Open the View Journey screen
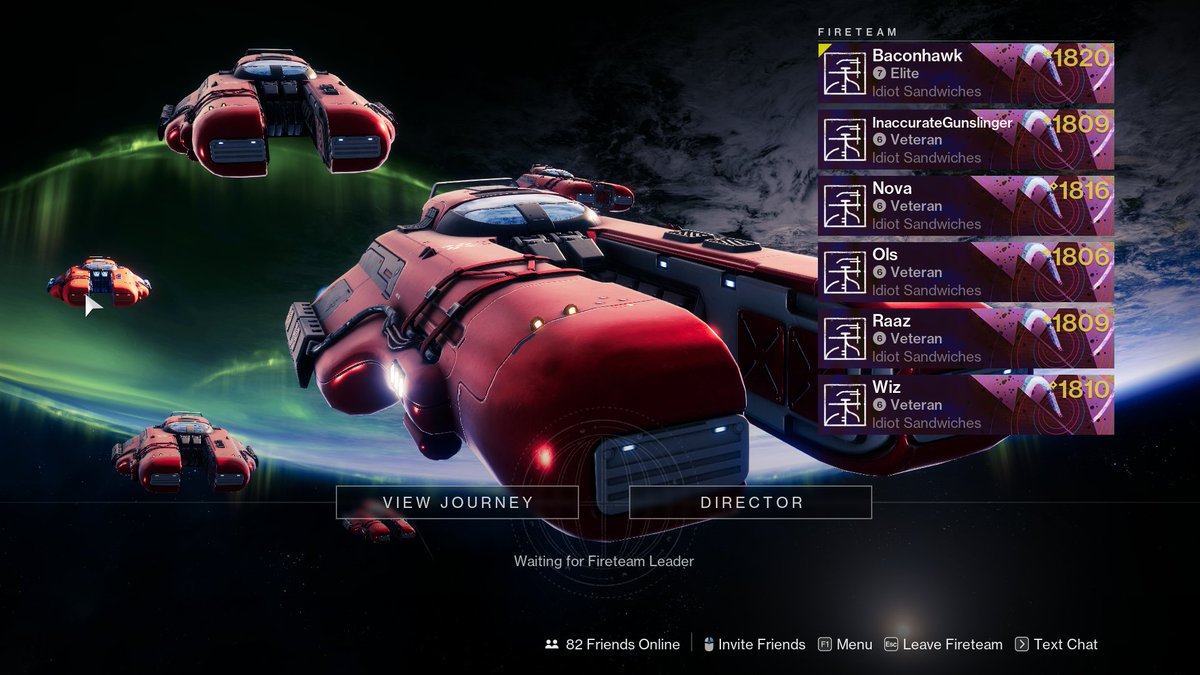 (457, 502)
